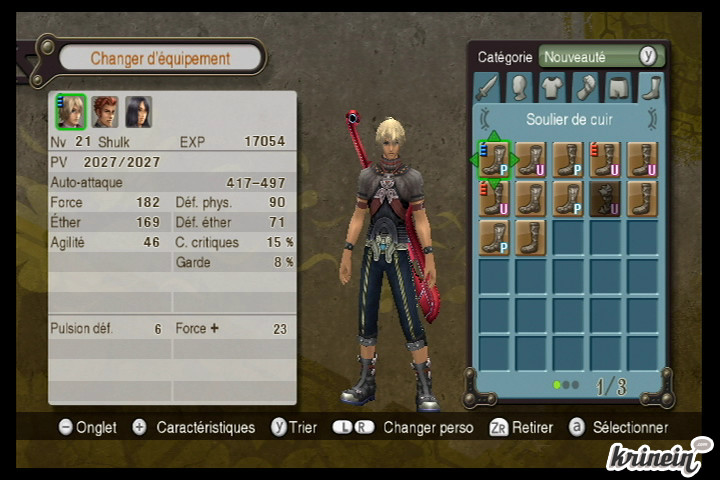Choose the dark spiked boots slot
Viewport: 720px width, 480px height.
point(605,198)
